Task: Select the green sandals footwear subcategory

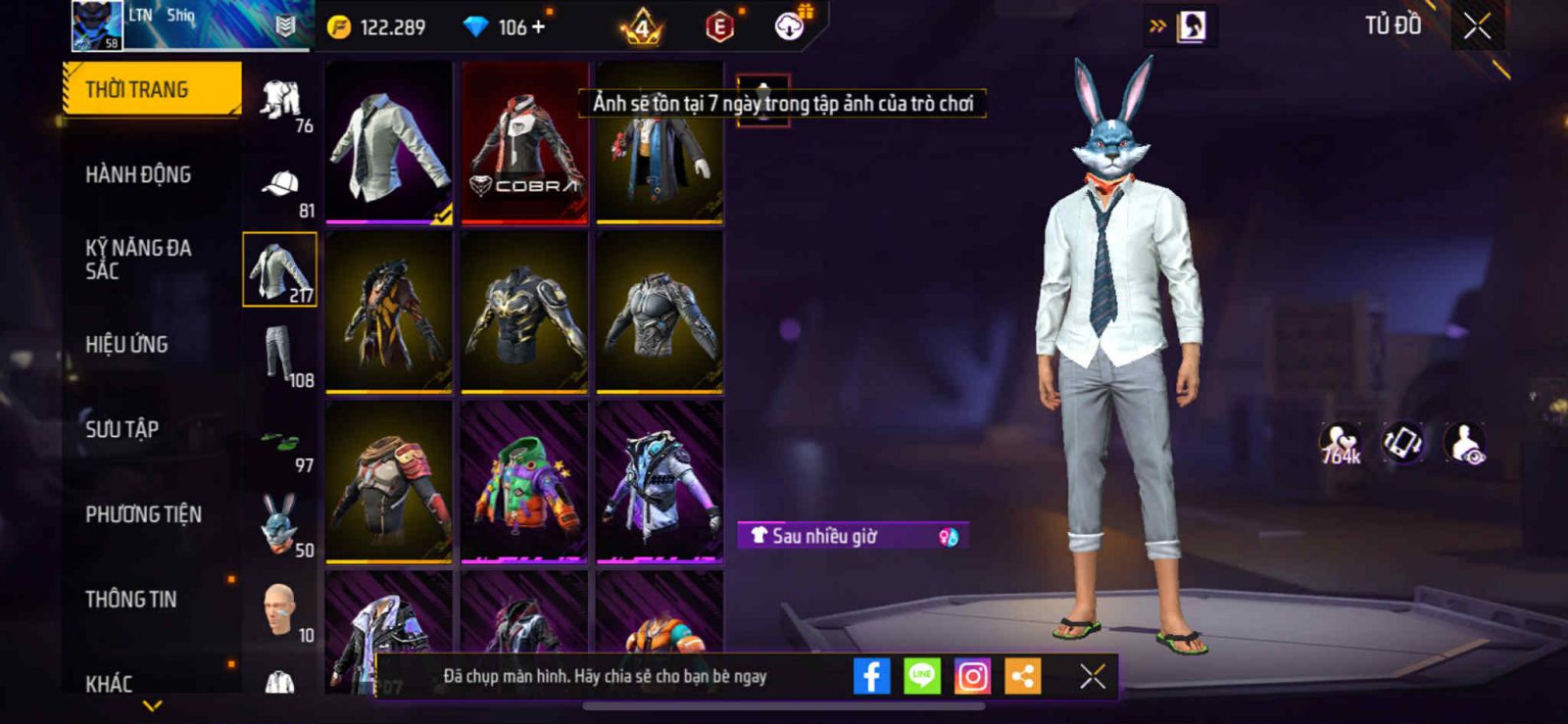Action: point(280,441)
